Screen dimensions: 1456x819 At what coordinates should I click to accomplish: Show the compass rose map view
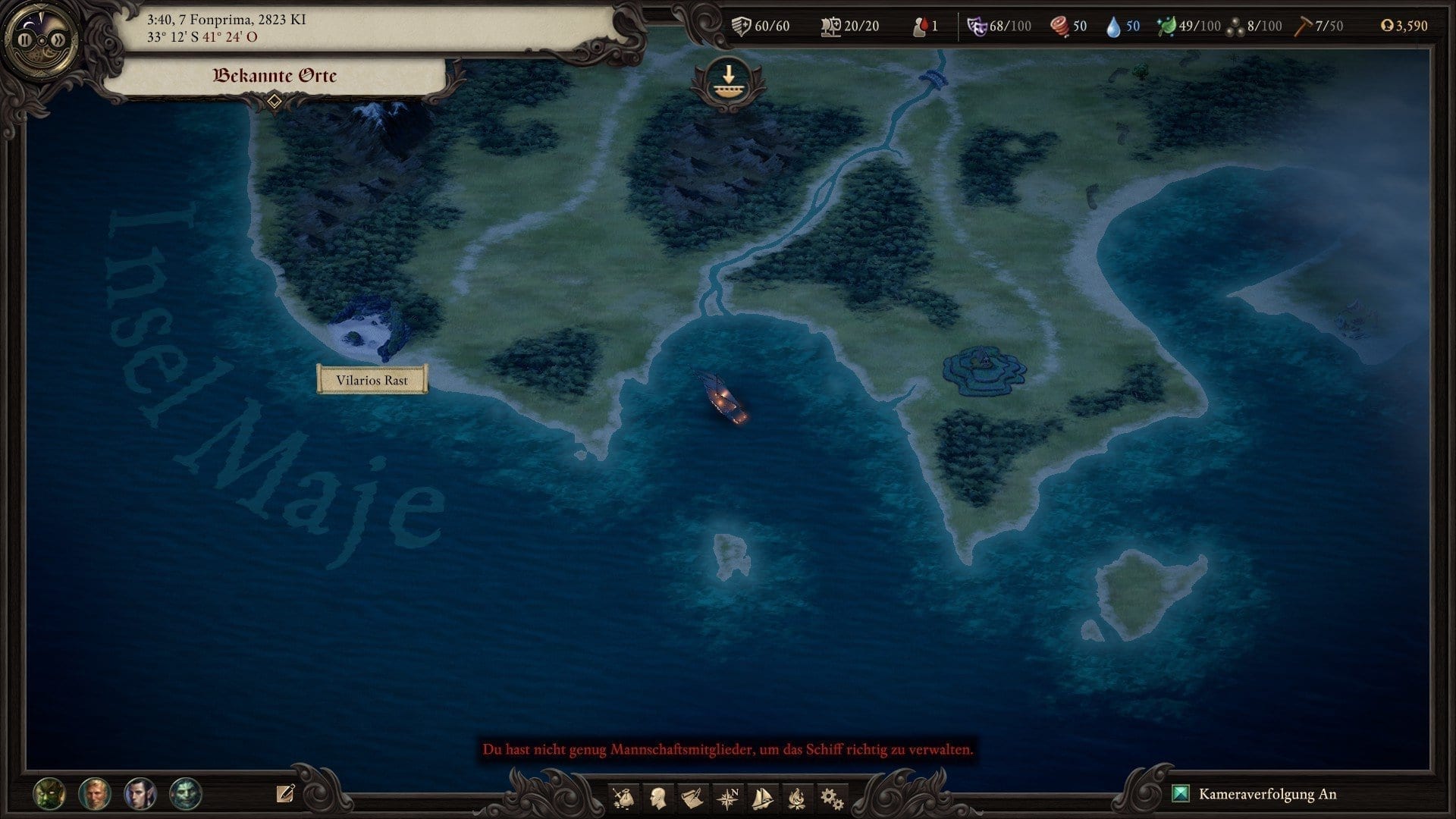(728, 798)
